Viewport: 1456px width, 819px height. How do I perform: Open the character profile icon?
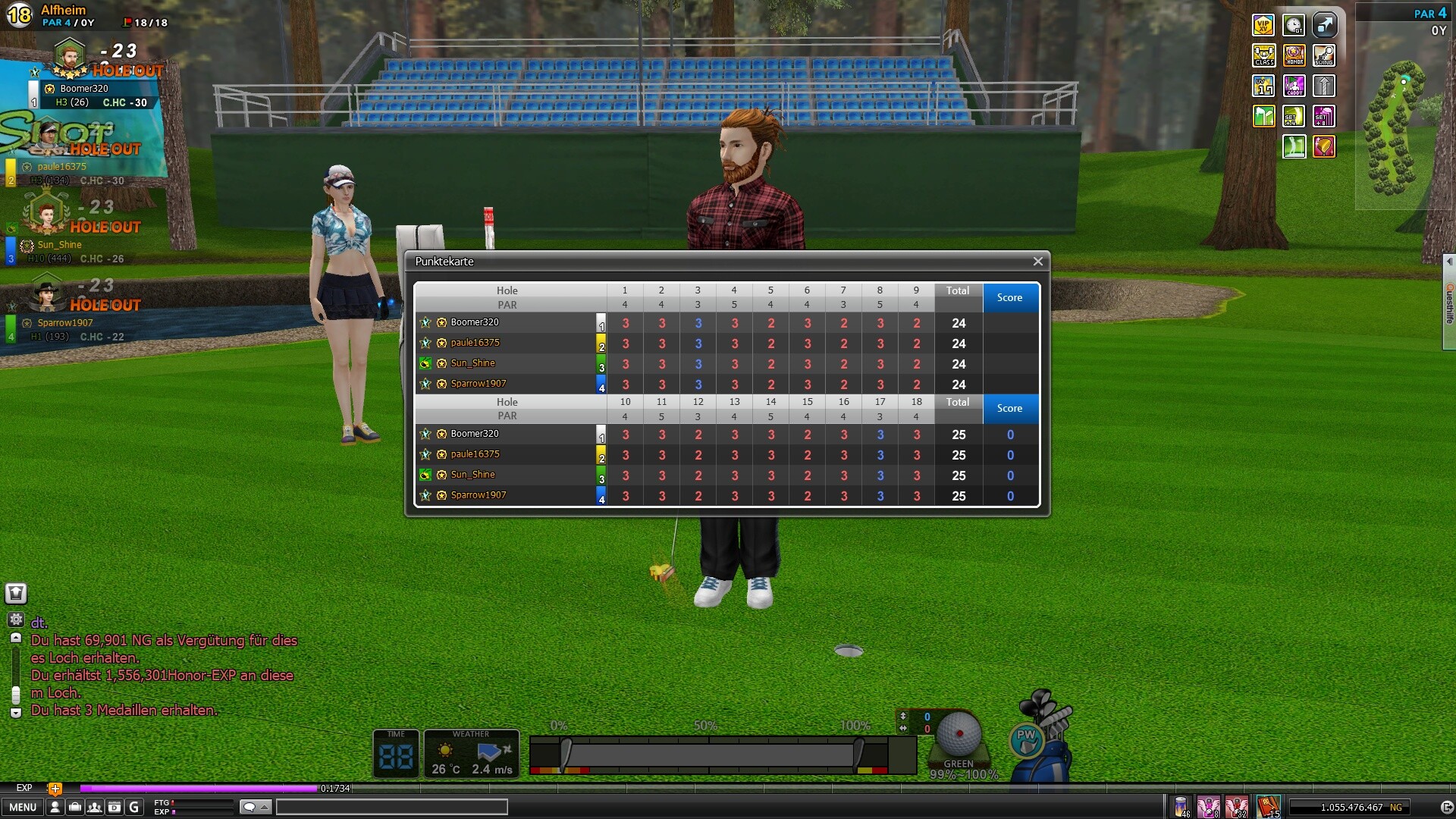pos(55,807)
